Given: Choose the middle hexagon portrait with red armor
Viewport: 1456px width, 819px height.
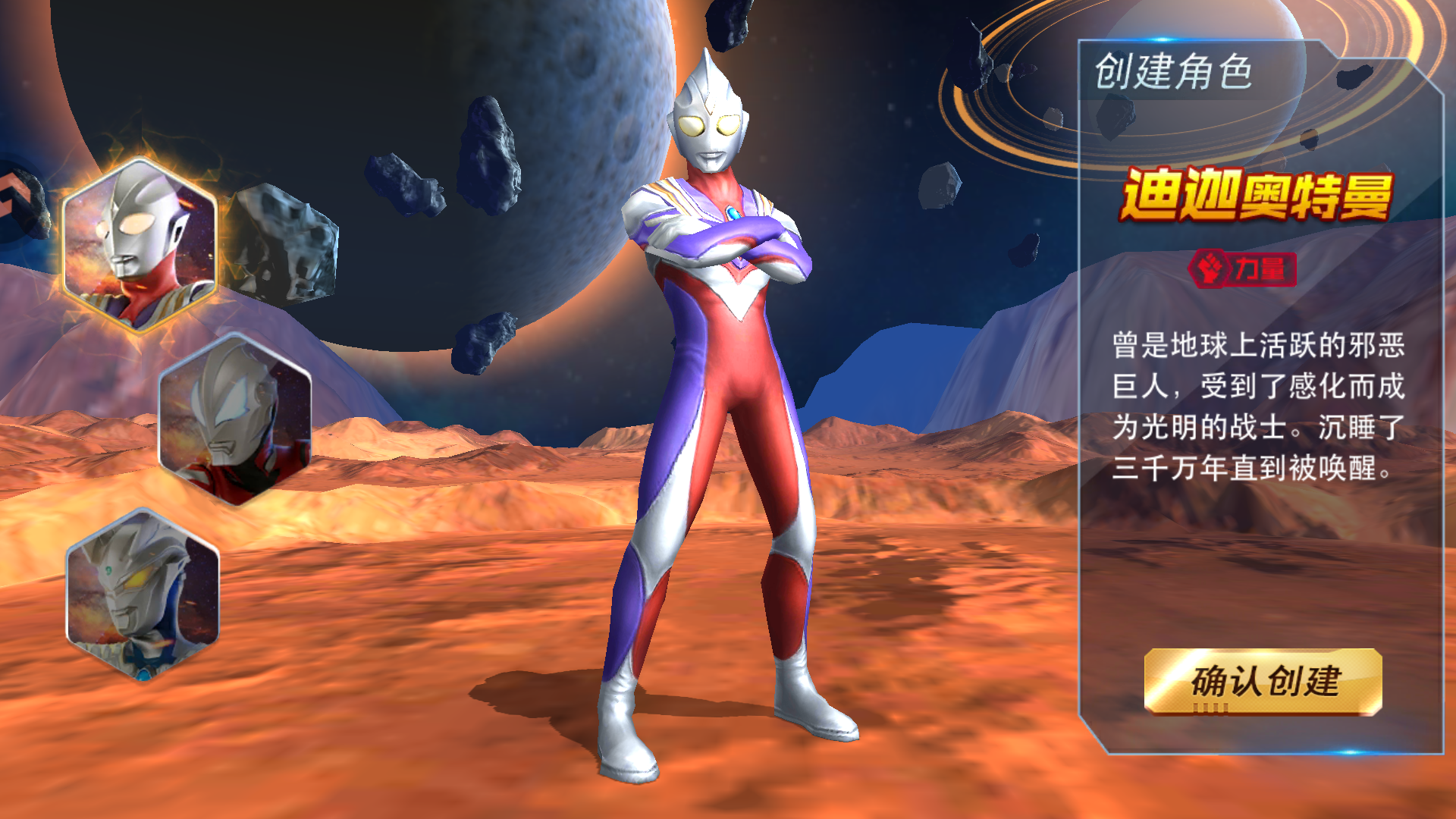Looking at the screenshot, I should tap(235, 419).
